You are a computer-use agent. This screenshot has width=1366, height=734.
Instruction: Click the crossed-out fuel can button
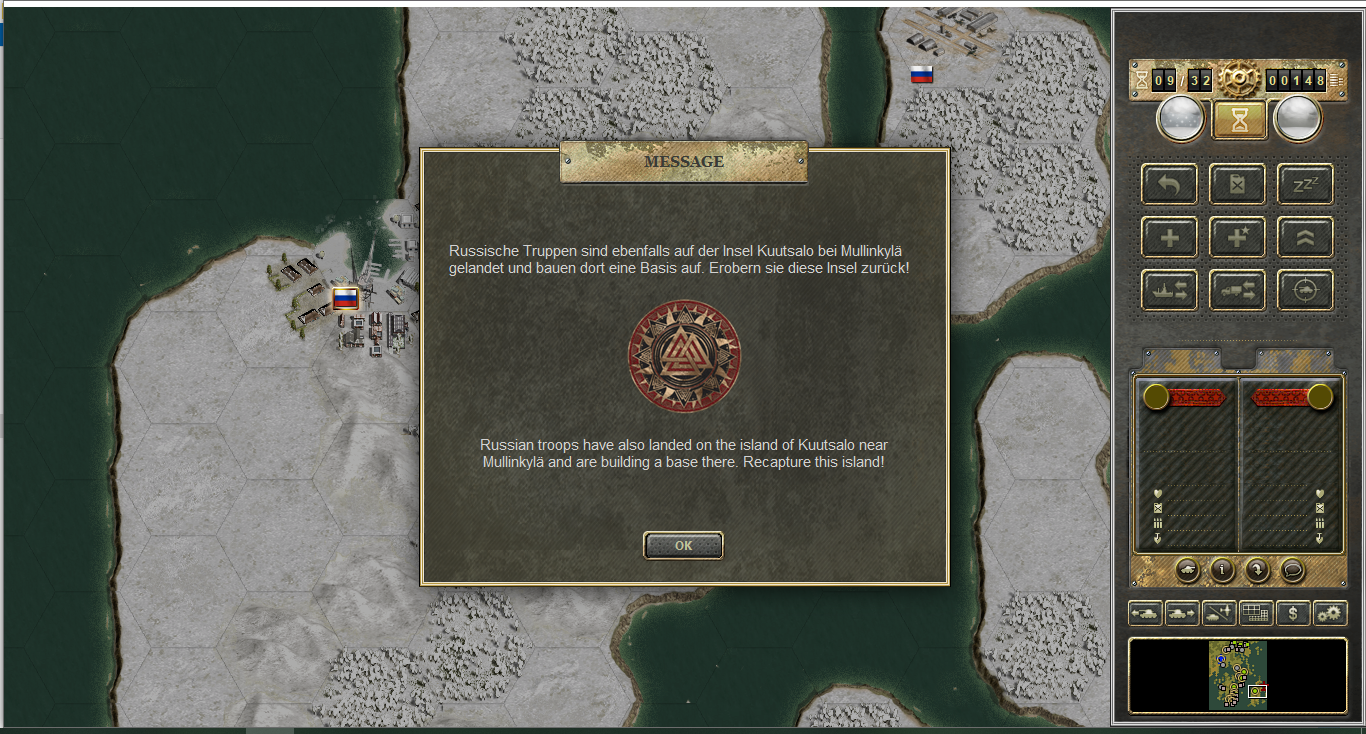point(1237,184)
